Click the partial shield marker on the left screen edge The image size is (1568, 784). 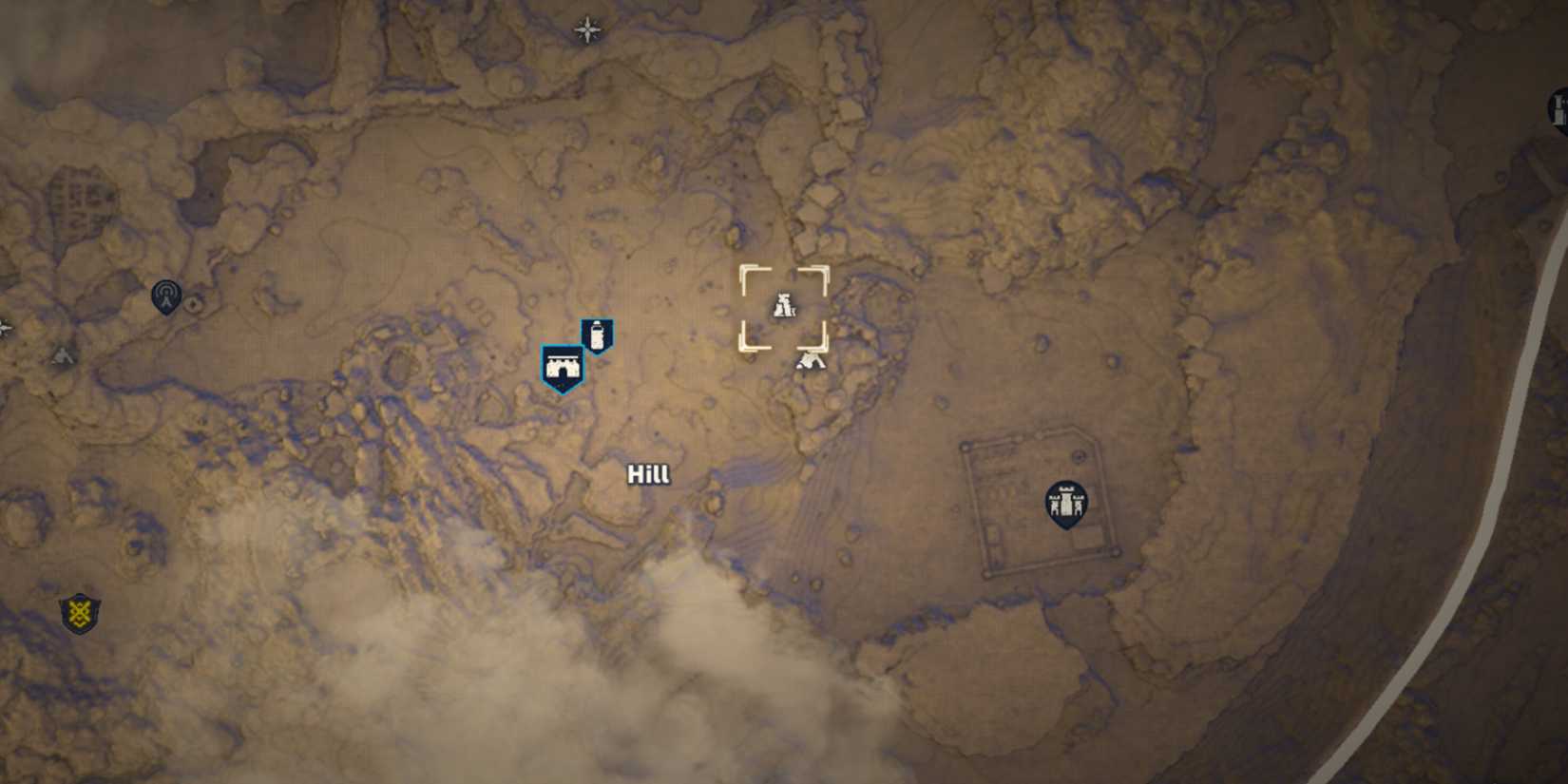[3, 330]
